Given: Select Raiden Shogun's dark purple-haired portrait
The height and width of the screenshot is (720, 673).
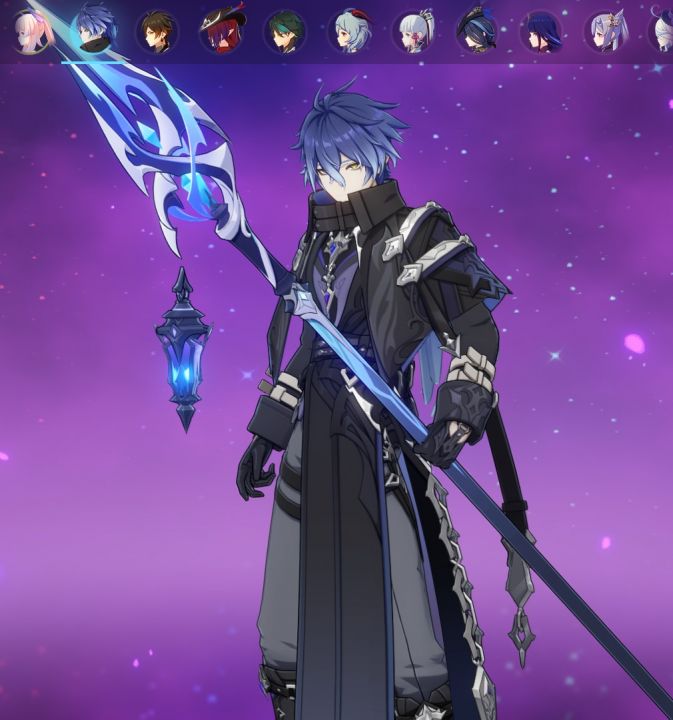Looking at the screenshot, I should click(541, 31).
